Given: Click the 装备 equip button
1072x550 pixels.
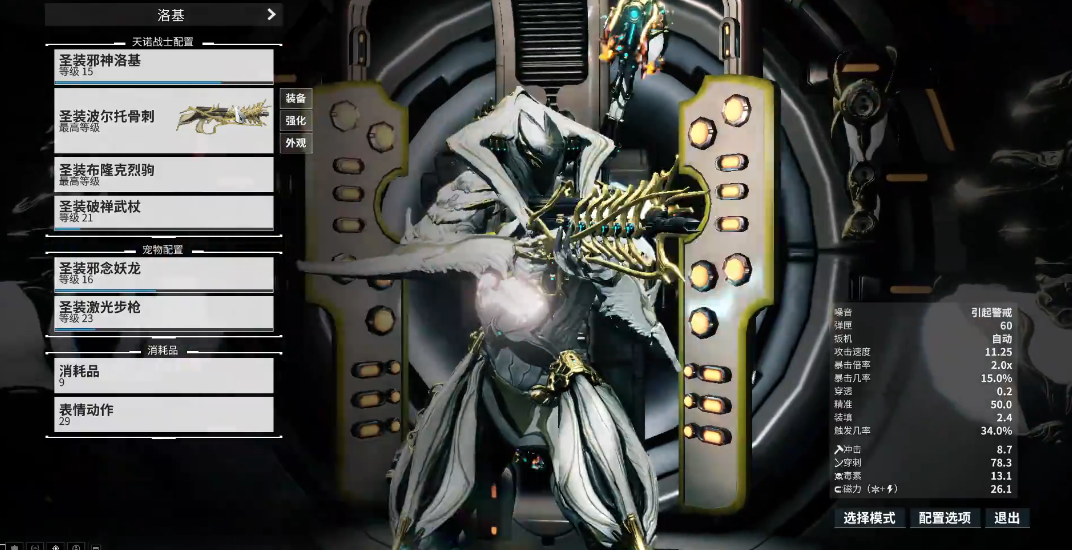Looking at the screenshot, I should [296, 98].
